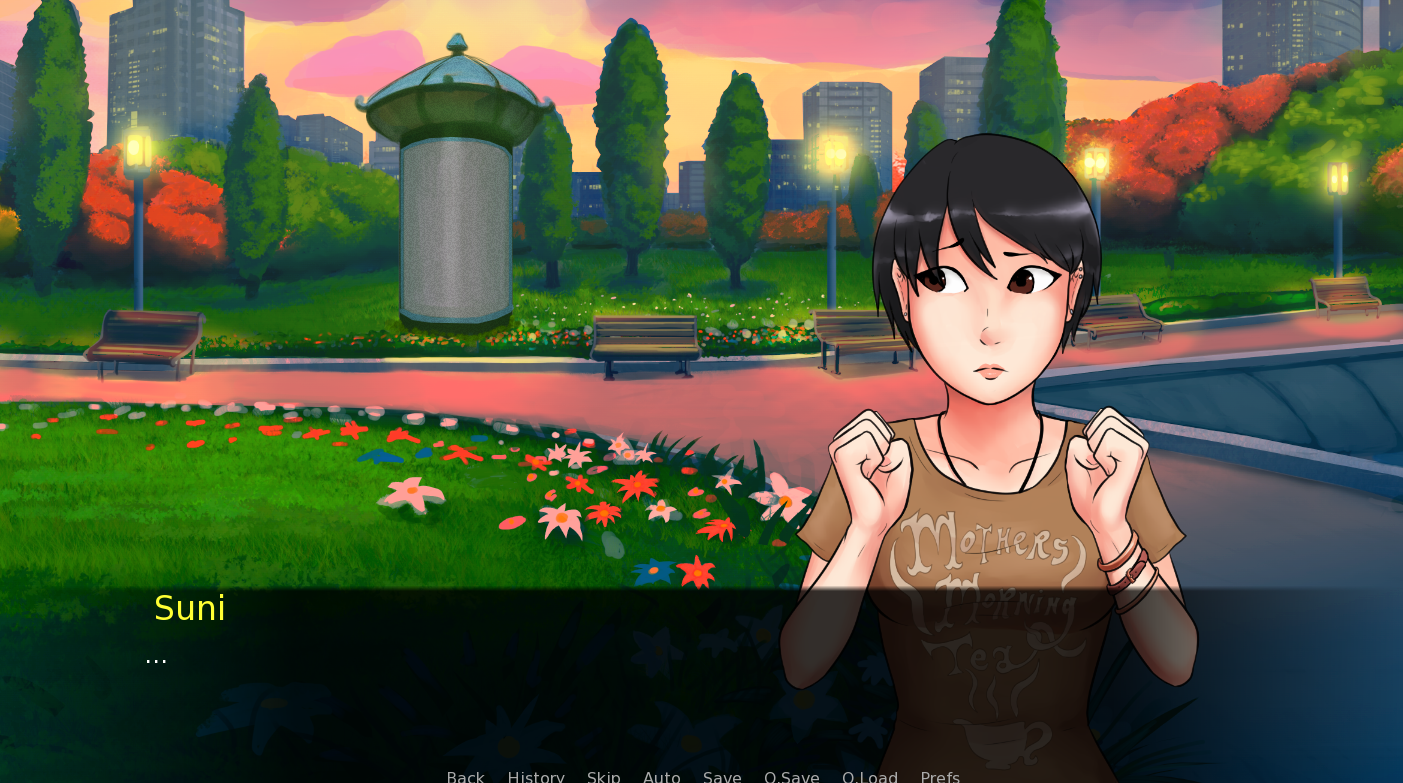Viewport: 1403px width, 783px height.
Task: Open the History log
Action: 536,777
